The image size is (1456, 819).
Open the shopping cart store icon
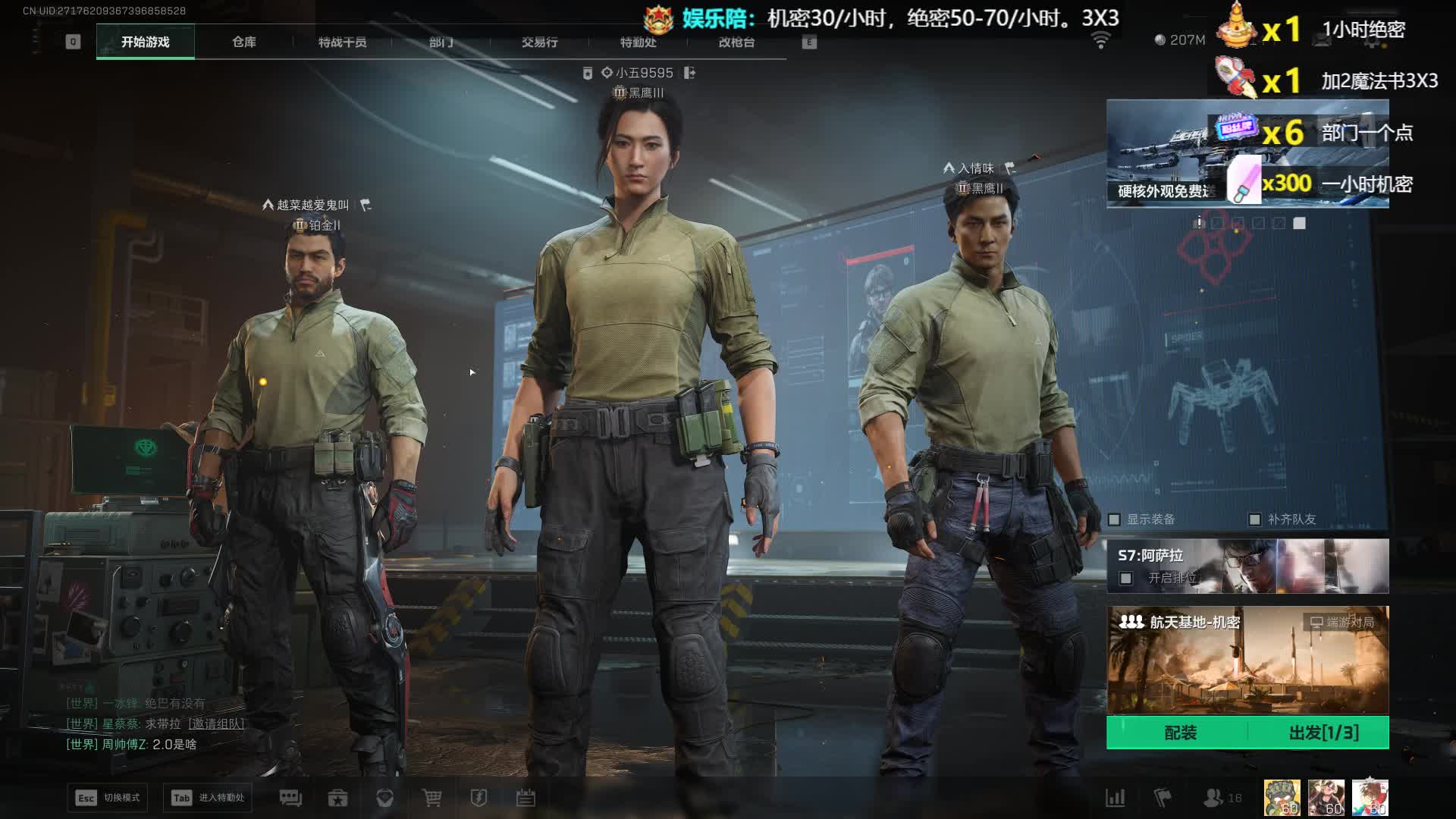[x=431, y=798]
